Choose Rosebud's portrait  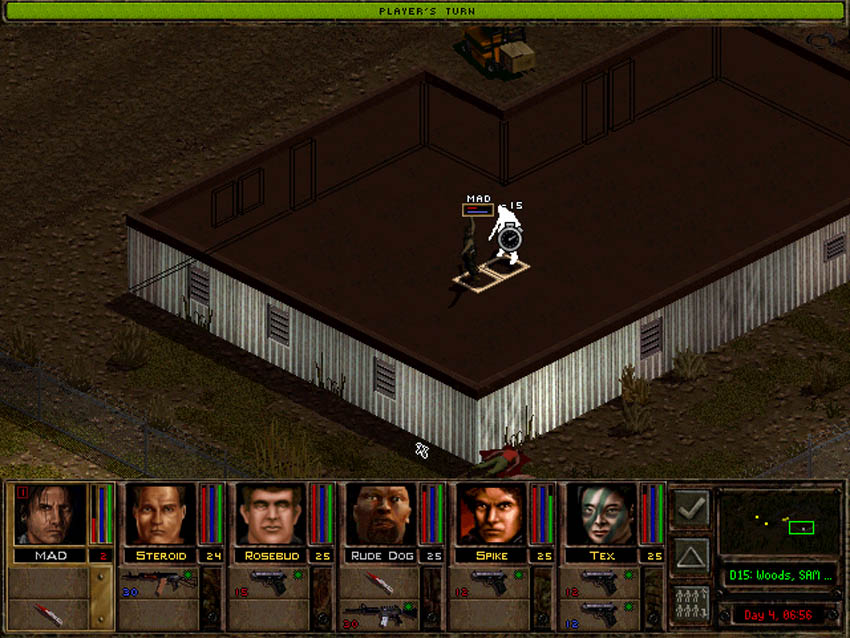pyautogui.click(x=270, y=515)
